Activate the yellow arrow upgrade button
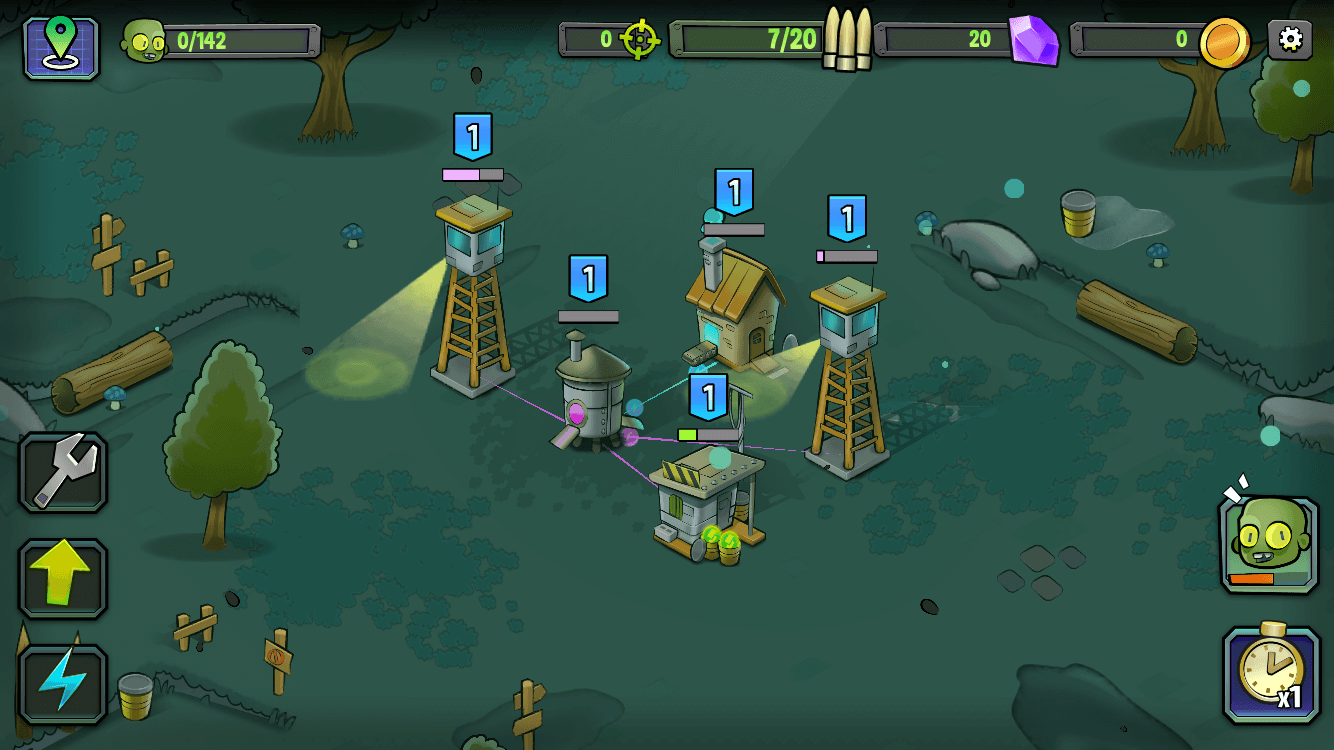This screenshot has width=1334, height=750. [x=63, y=579]
